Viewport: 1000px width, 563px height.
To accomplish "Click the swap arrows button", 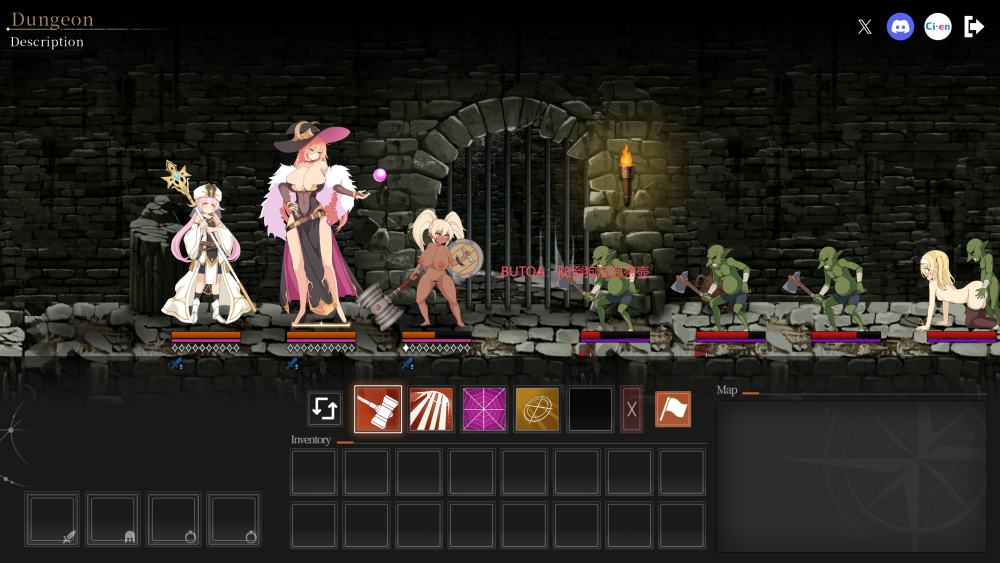I will click(x=325, y=409).
